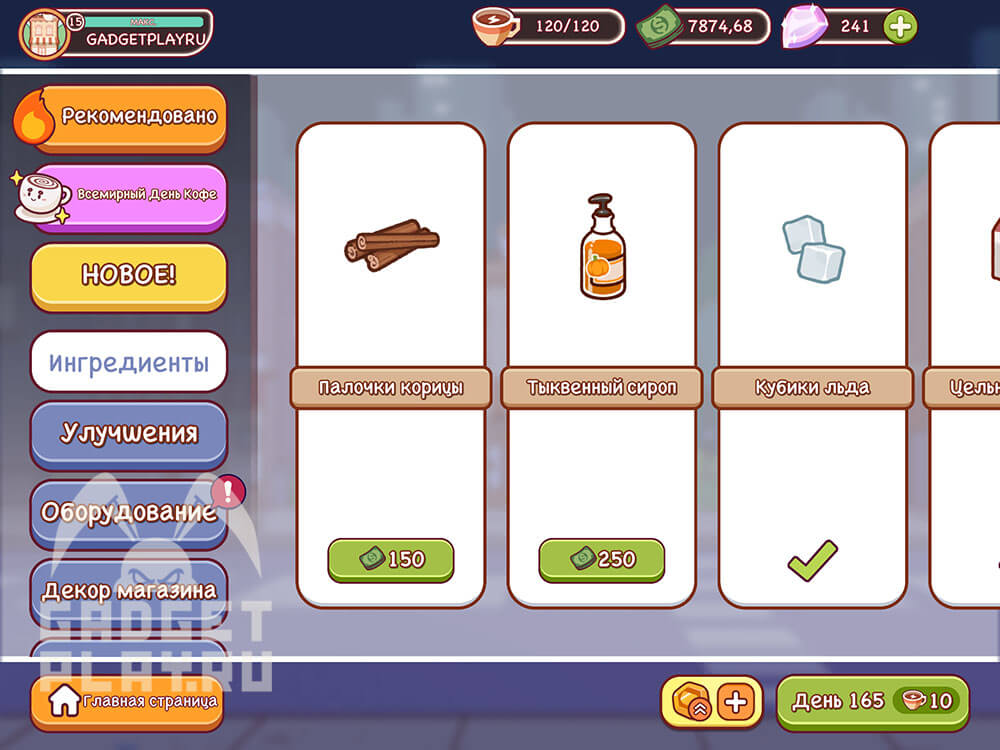
Task: Purchase pumpkin syrup for 250
Action: (x=601, y=560)
